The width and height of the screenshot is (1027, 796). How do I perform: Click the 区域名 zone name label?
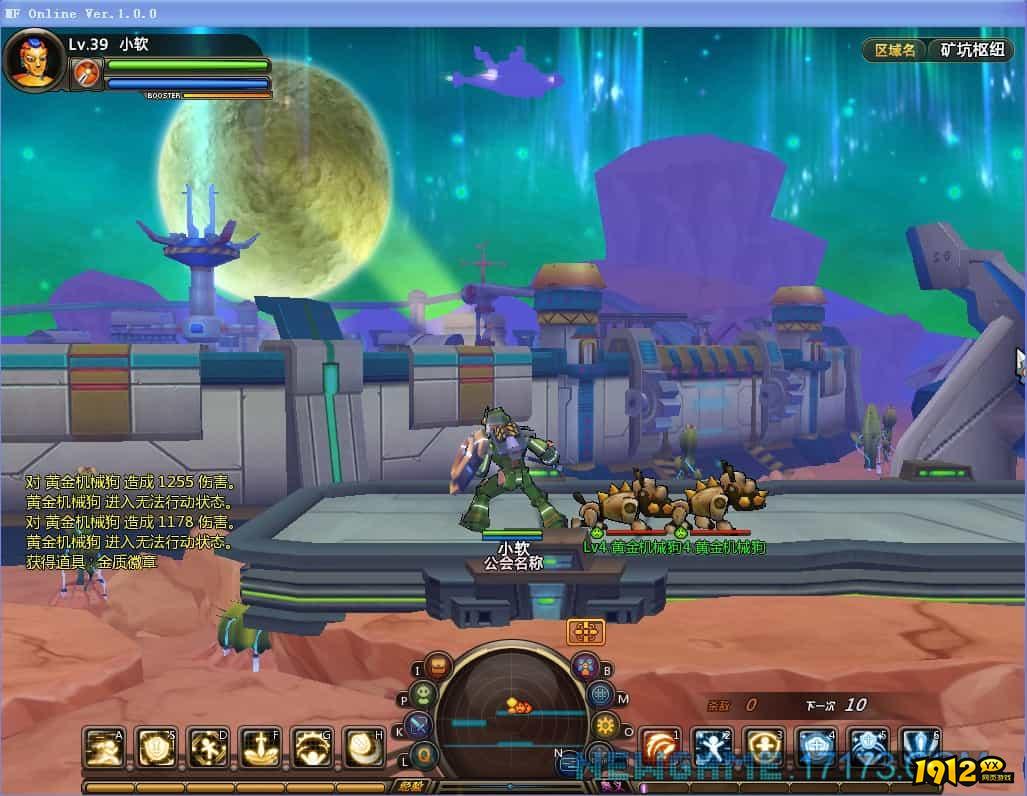(894, 50)
